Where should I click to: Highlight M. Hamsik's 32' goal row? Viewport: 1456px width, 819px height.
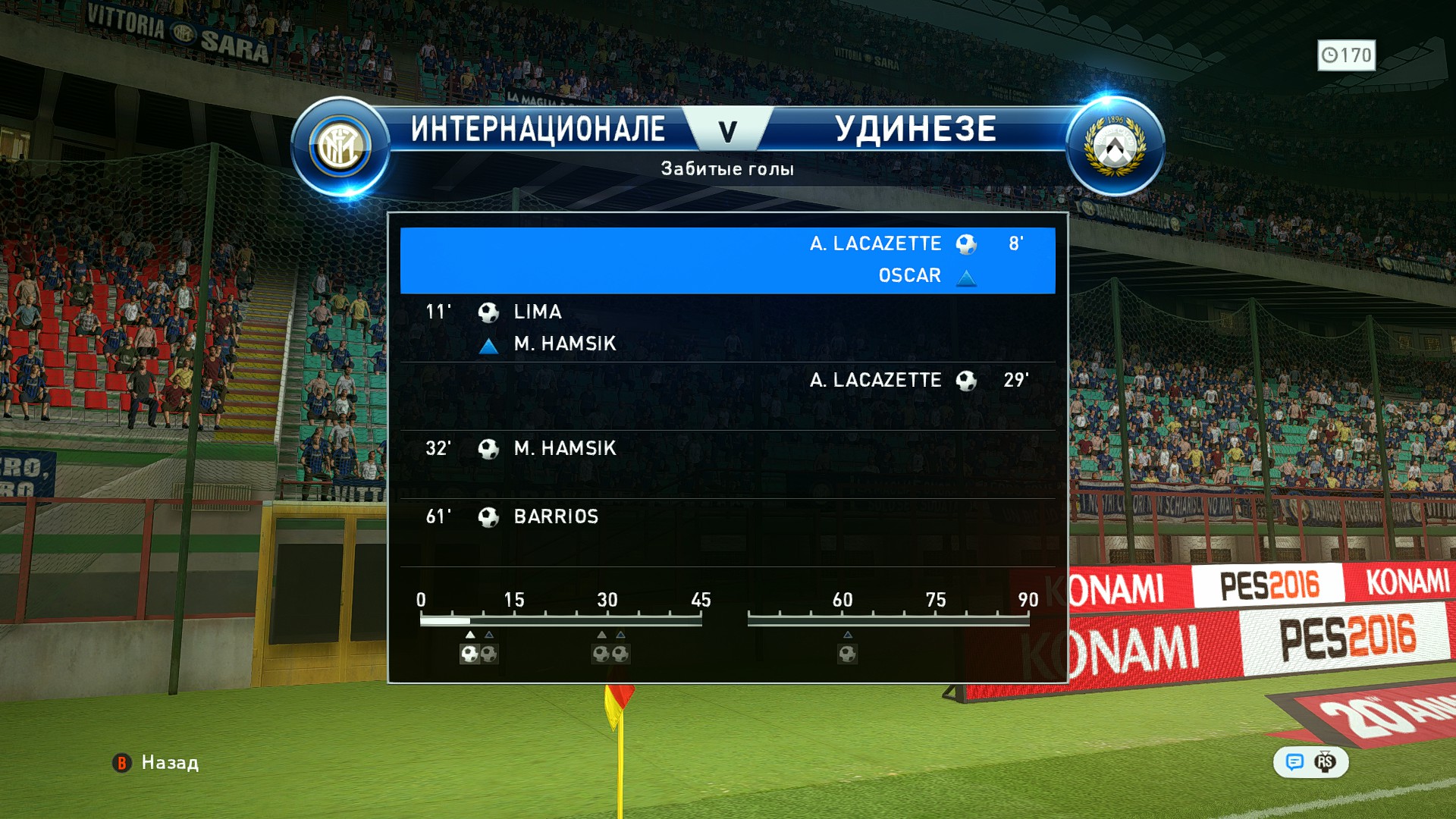(x=727, y=464)
